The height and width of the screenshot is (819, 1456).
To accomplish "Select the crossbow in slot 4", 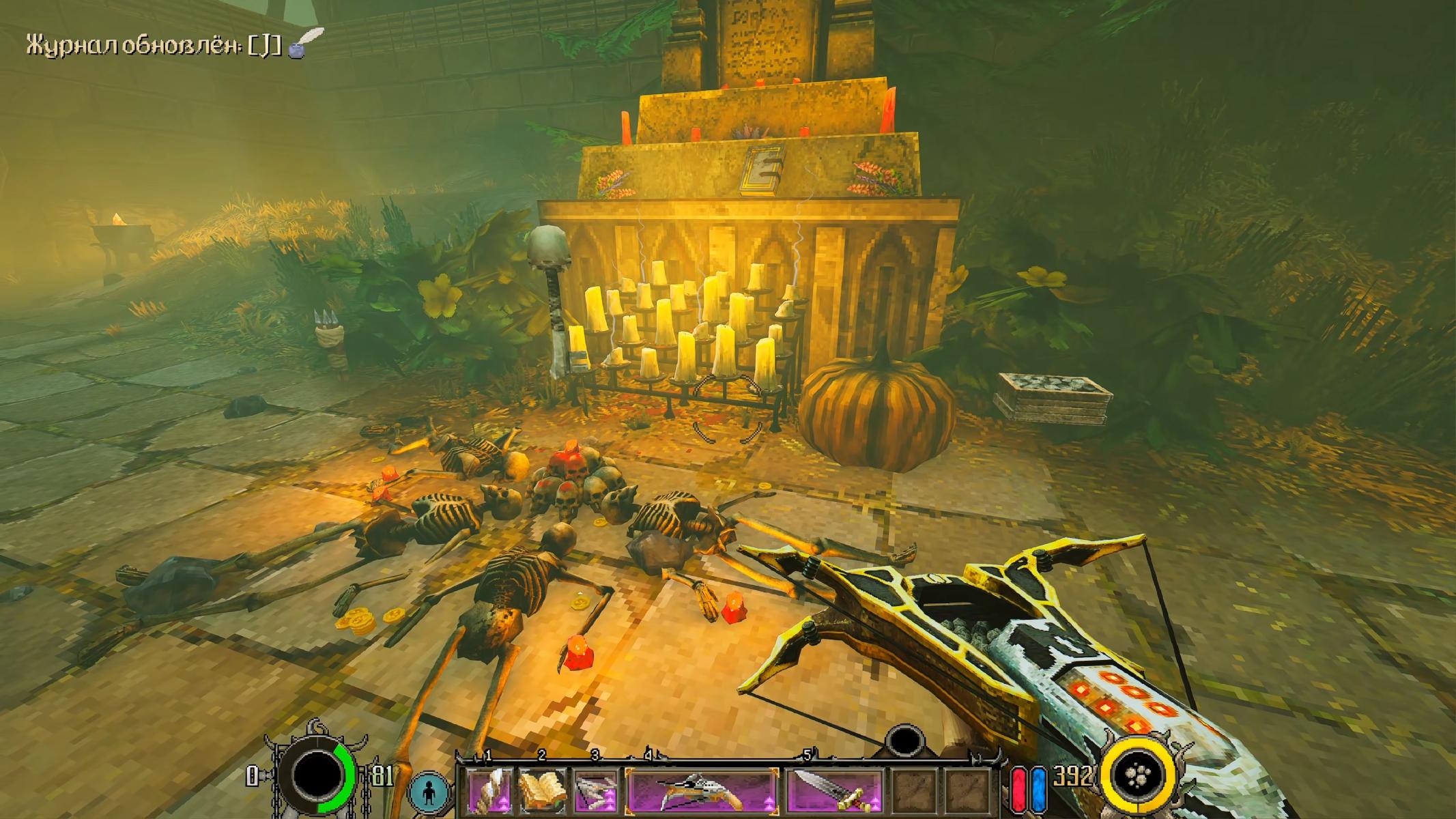I will tap(701, 791).
